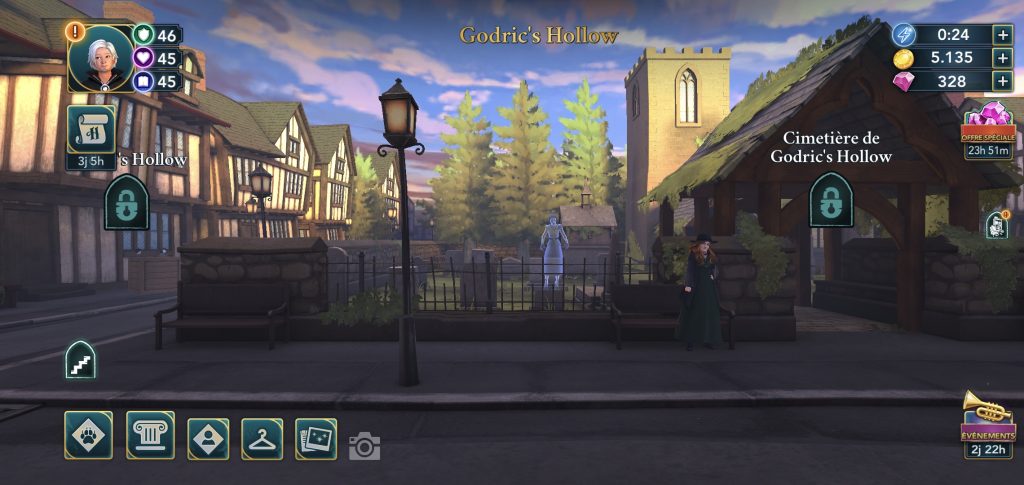Buy more gold coins with the plus button
Screen dimensions: 1024x485
point(1002,58)
